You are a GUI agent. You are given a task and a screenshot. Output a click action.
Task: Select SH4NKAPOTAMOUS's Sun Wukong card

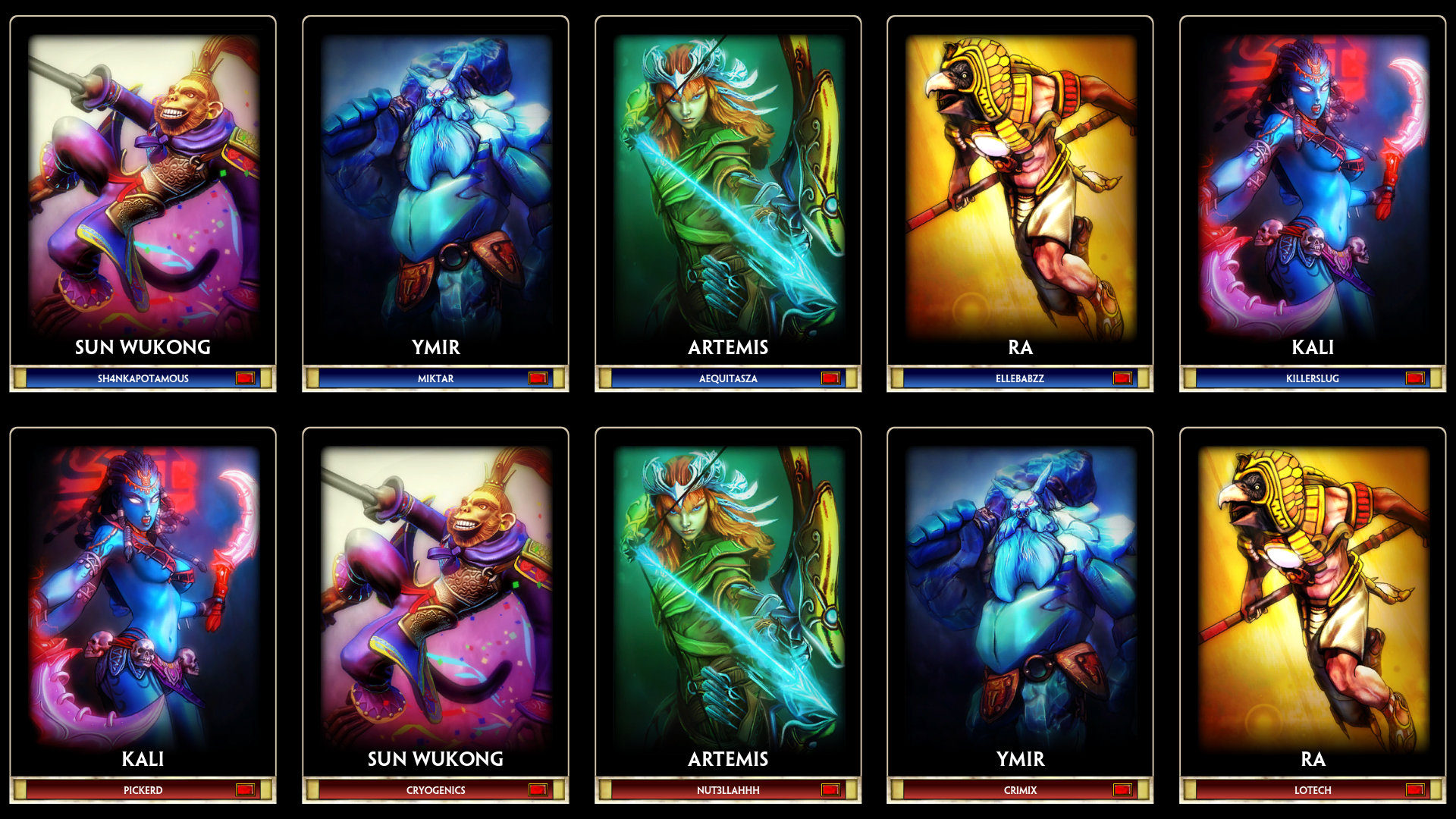(x=143, y=190)
